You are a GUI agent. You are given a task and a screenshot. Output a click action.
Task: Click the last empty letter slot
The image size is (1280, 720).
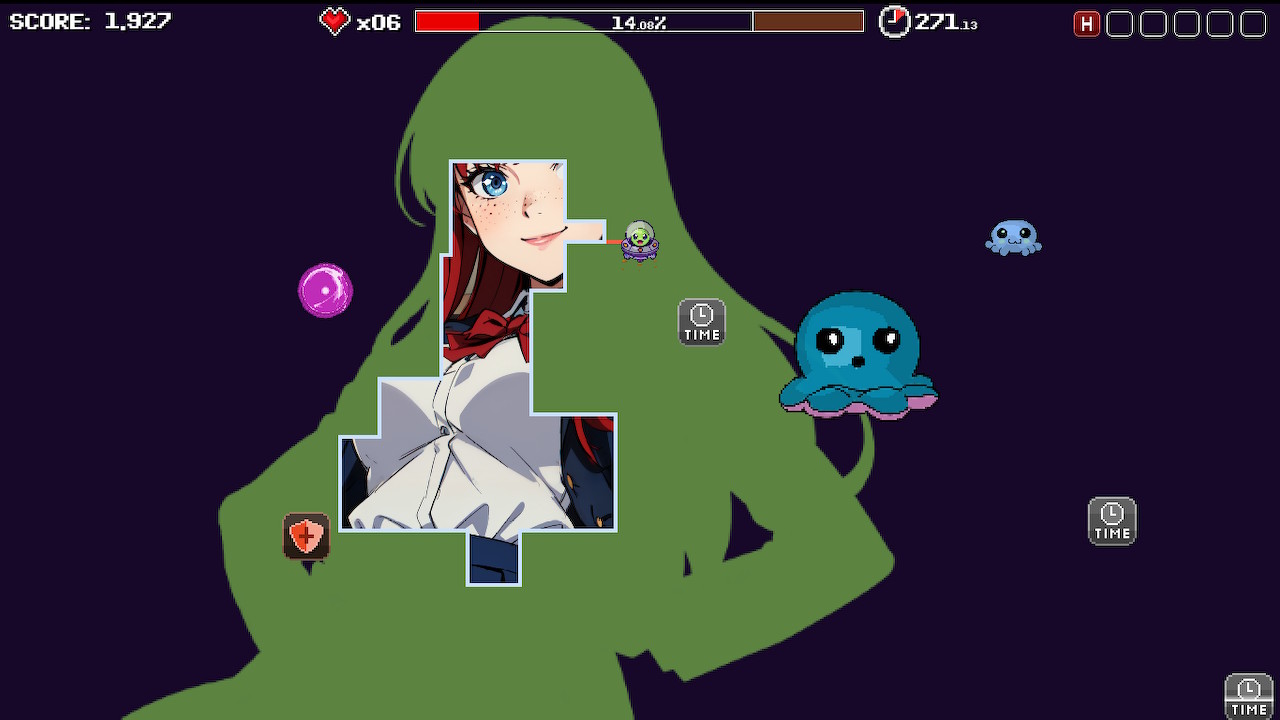[1252, 23]
